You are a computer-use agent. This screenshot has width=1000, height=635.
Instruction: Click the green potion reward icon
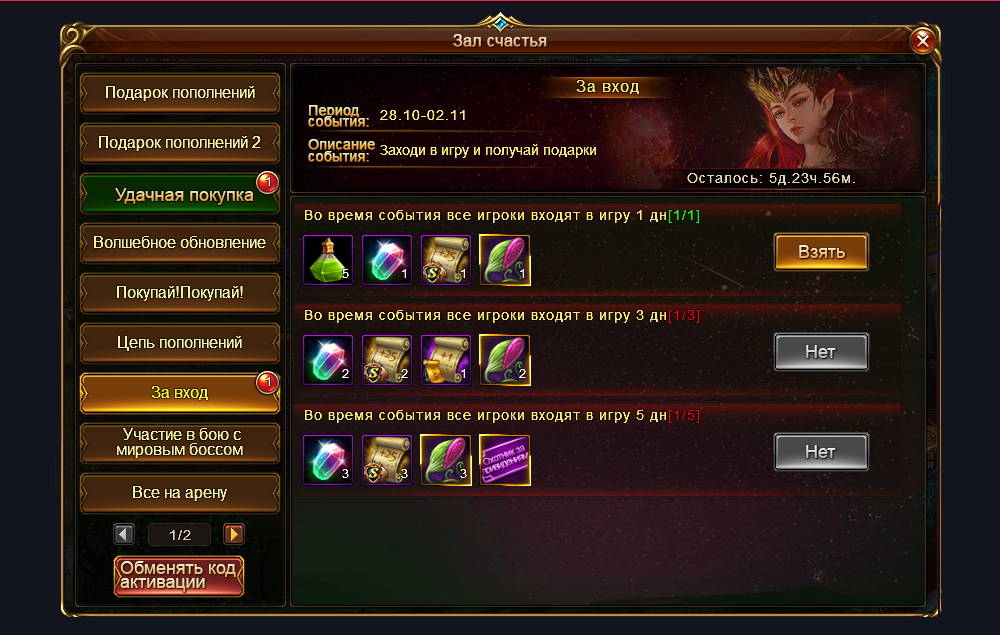[x=328, y=260]
